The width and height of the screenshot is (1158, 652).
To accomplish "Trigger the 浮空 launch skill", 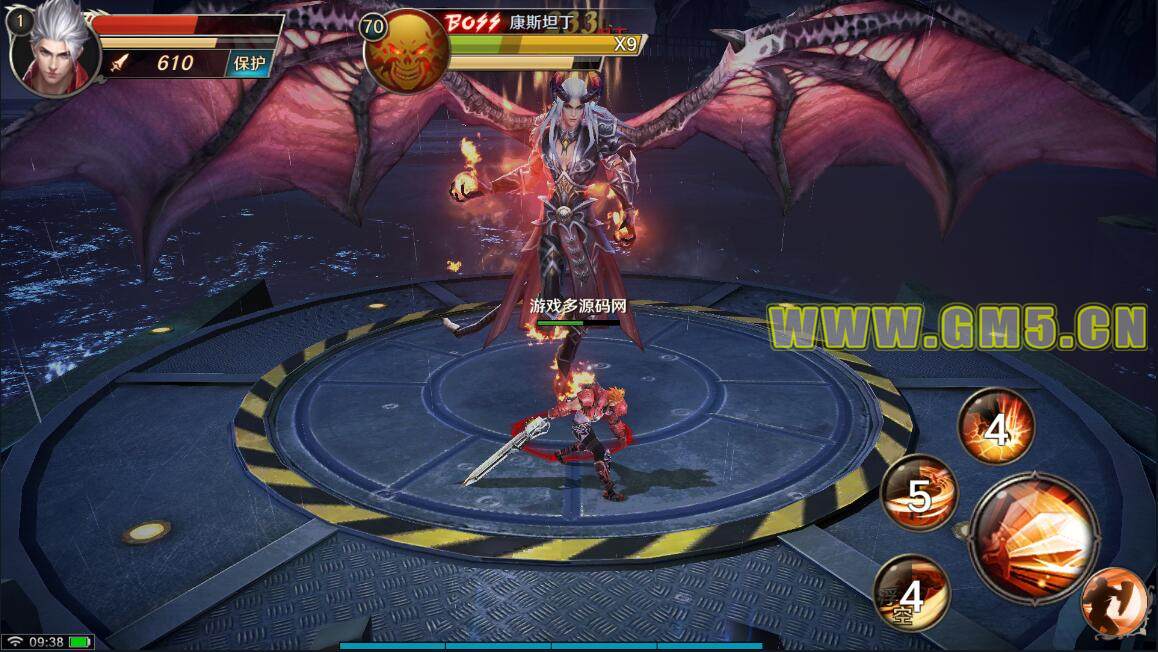I will coord(911,593).
